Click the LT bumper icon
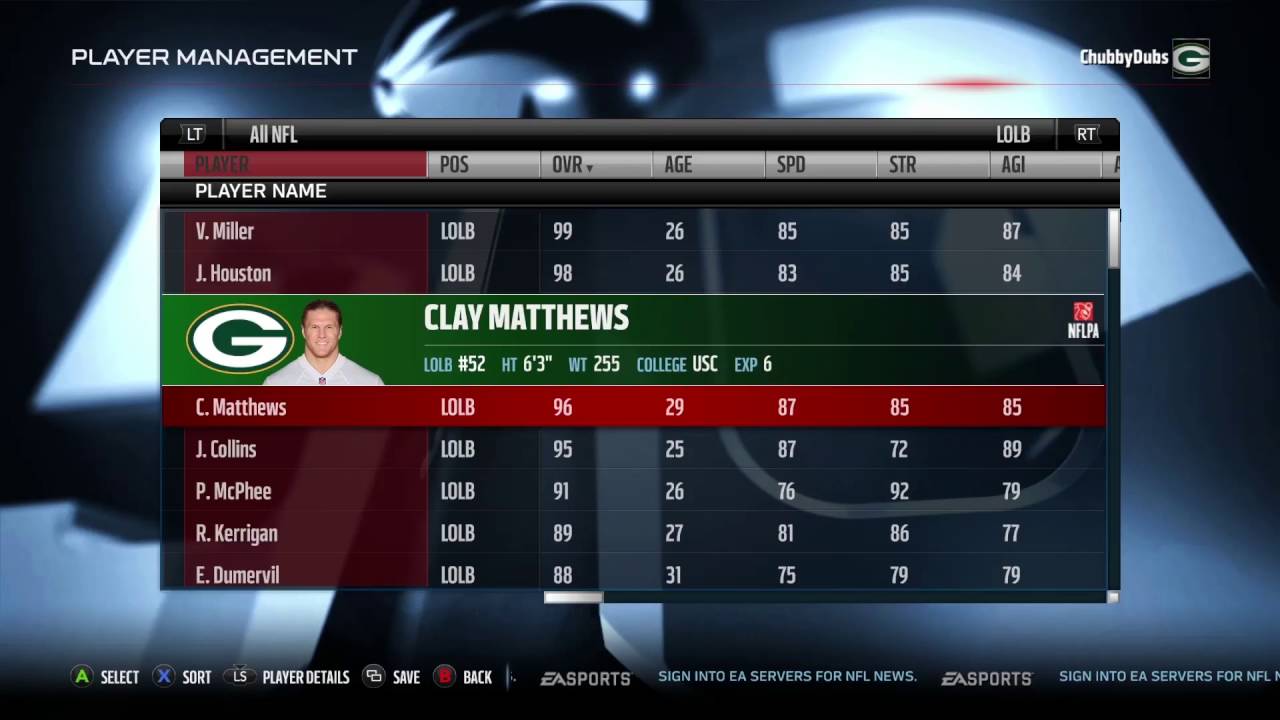This screenshot has height=720, width=1280. click(x=193, y=134)
